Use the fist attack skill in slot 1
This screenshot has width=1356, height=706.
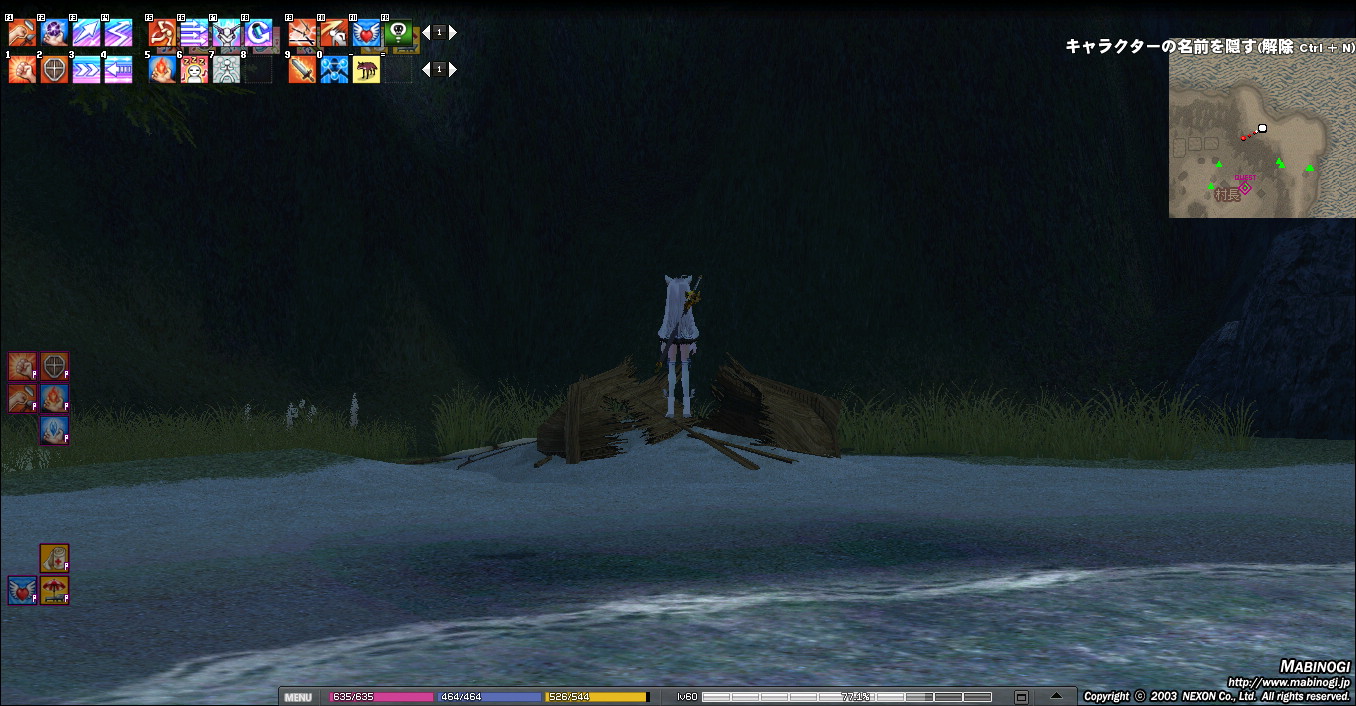22,70
